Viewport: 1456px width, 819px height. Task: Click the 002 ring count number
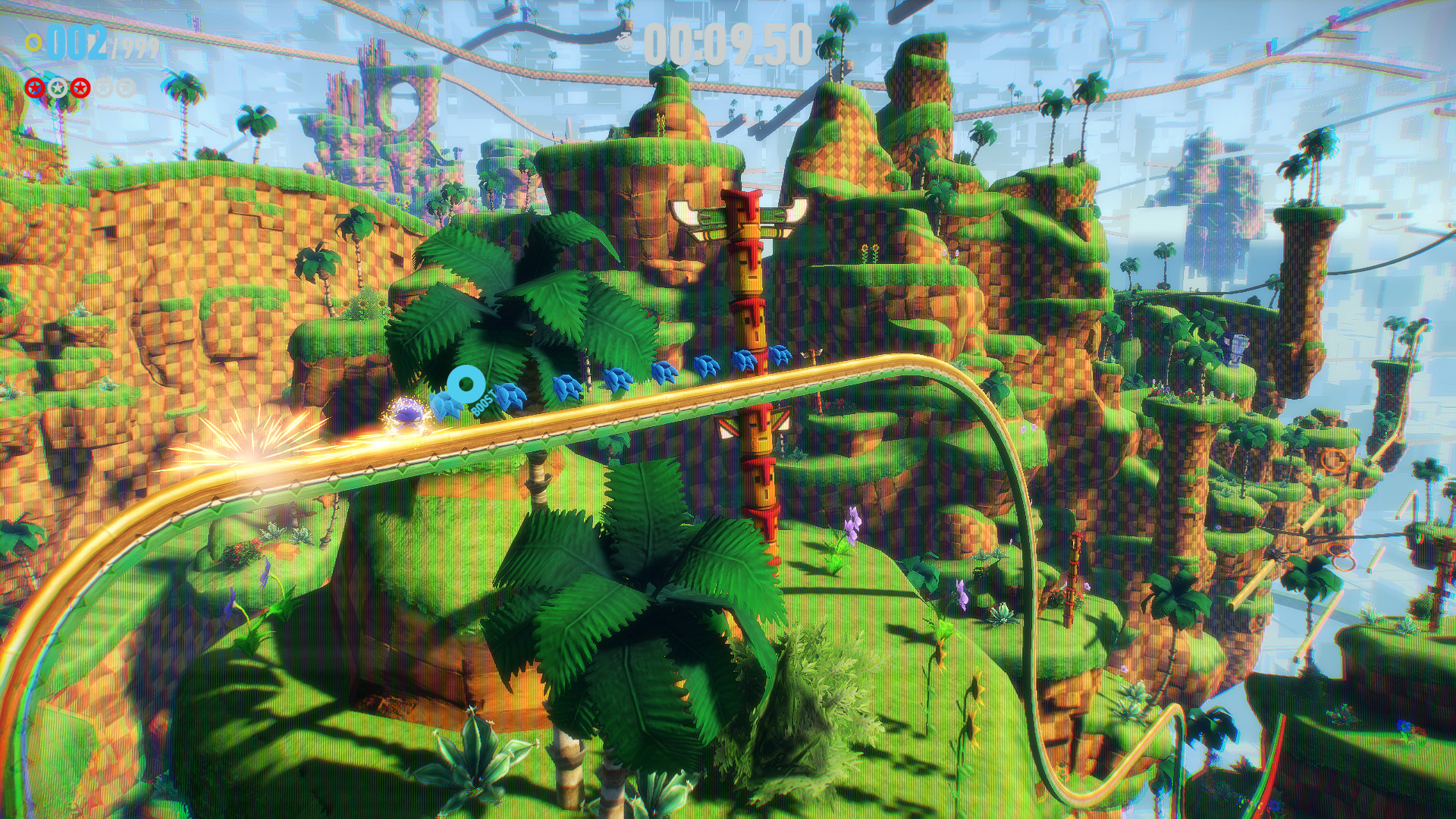[x=76, y=42]
